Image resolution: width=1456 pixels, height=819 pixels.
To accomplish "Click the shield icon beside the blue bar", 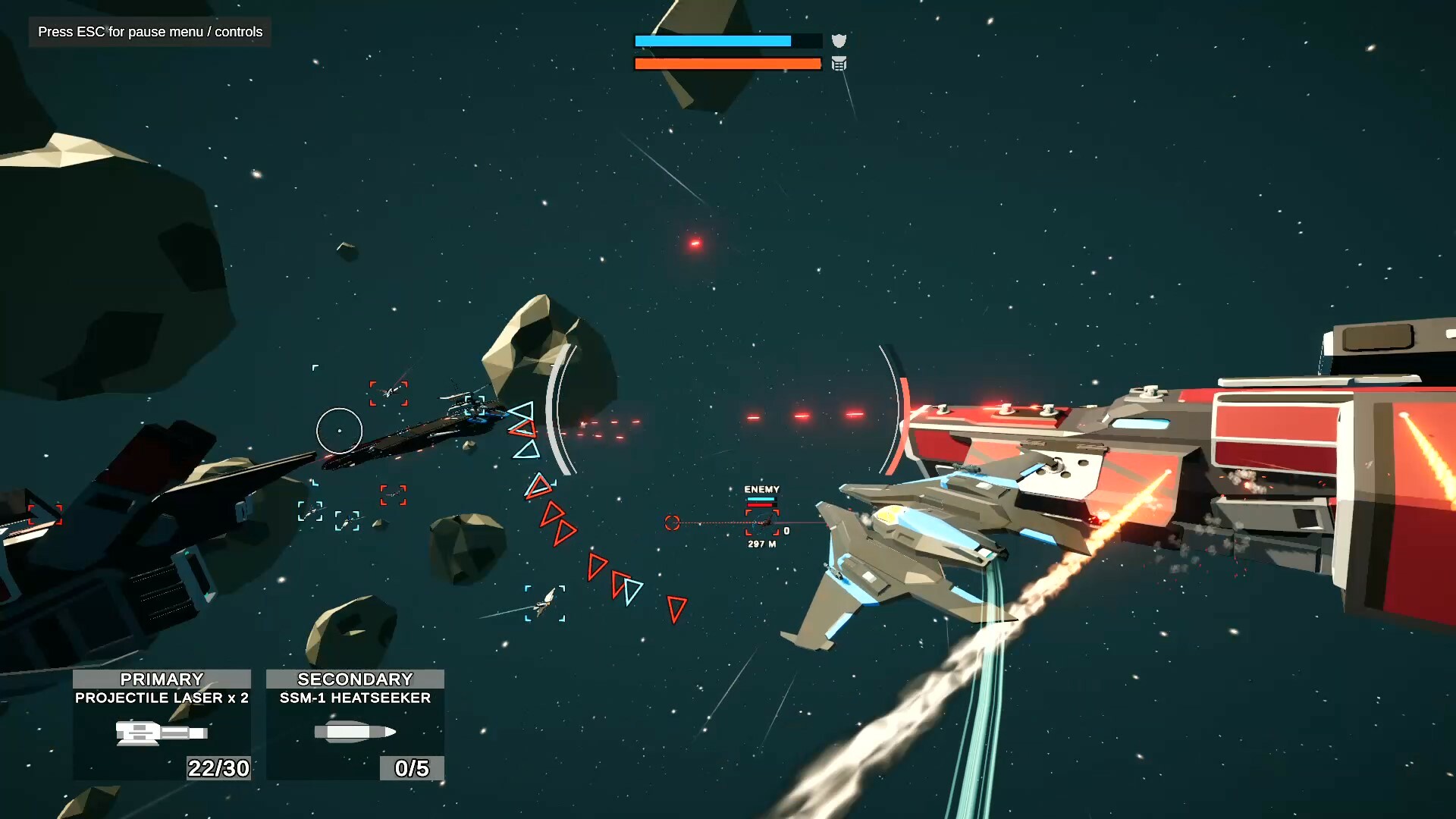I will pyautogui.click(x=839, y=41).
